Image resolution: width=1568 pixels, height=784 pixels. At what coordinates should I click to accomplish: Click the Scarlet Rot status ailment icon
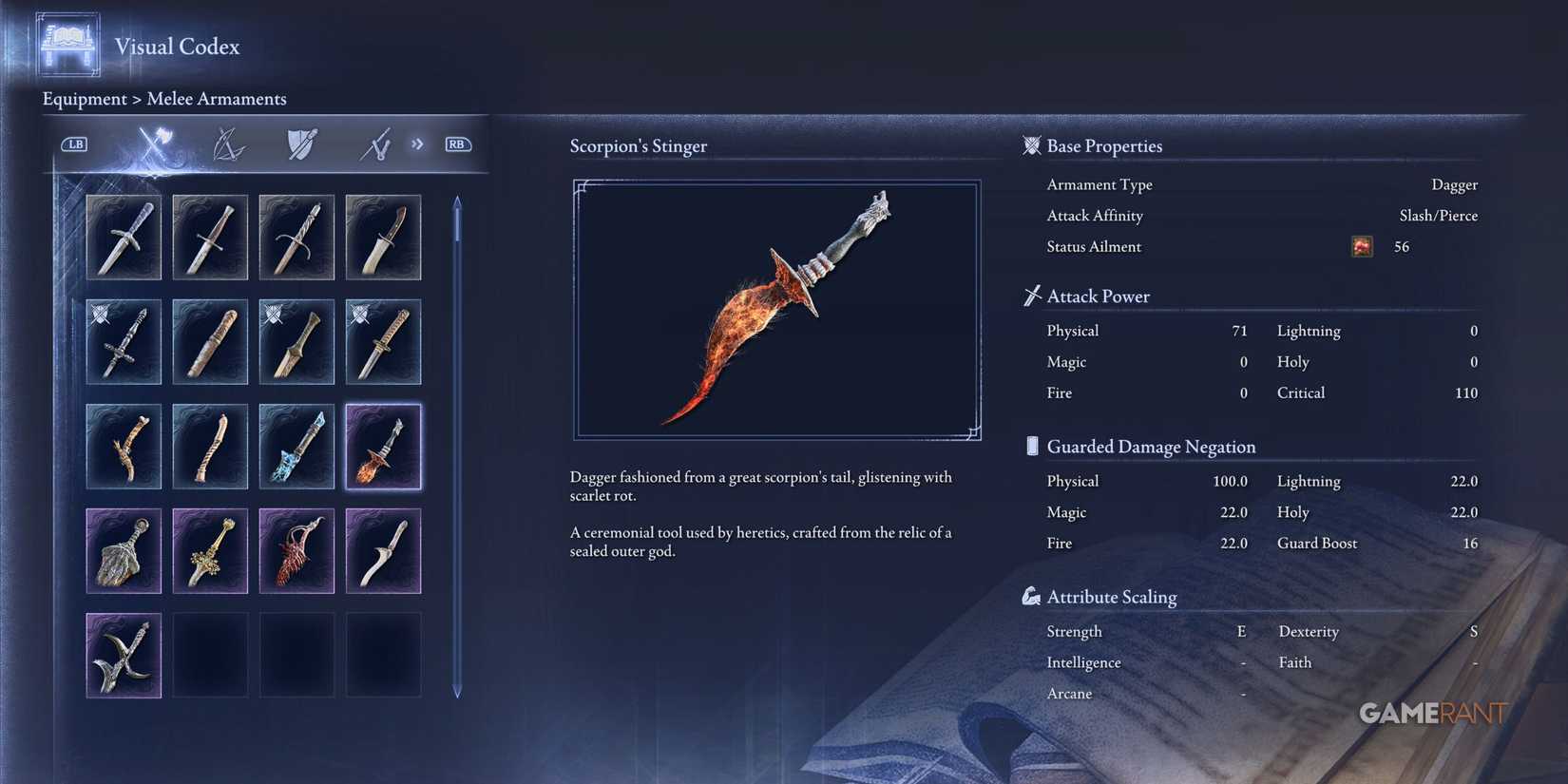1361,246
